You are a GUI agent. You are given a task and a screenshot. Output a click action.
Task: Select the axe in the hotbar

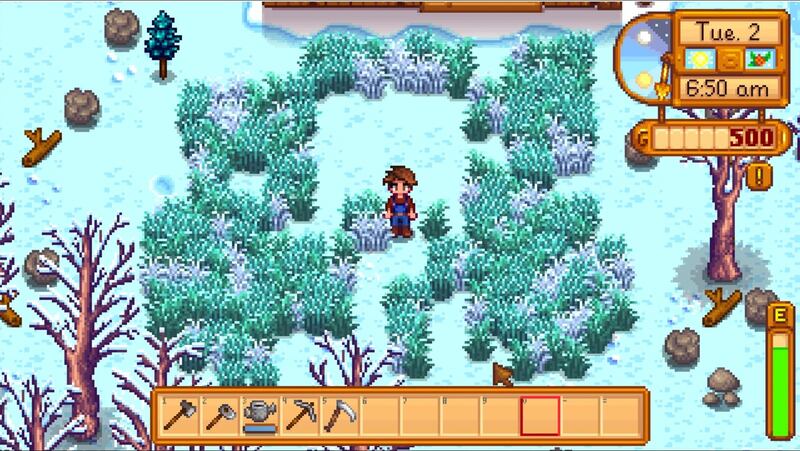[180, 413]
